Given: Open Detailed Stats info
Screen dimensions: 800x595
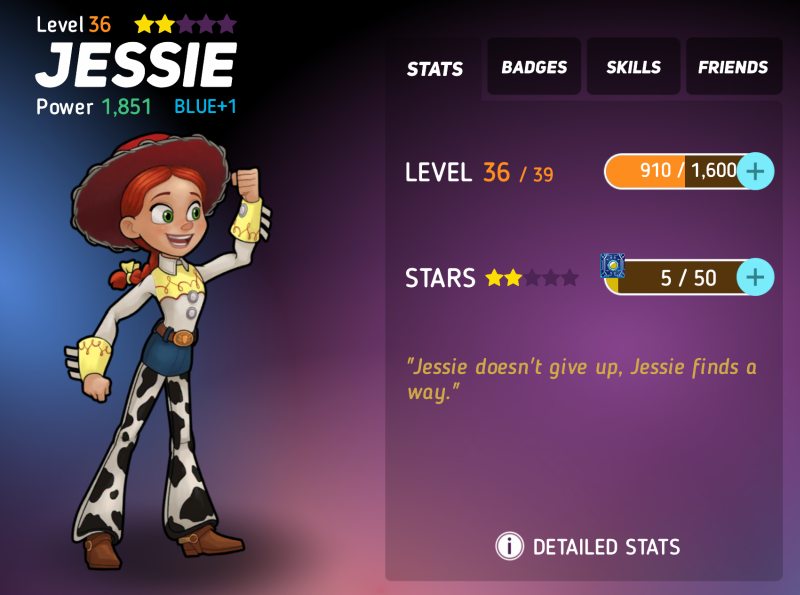Looking at the screenshot, I should click(588, 546).
